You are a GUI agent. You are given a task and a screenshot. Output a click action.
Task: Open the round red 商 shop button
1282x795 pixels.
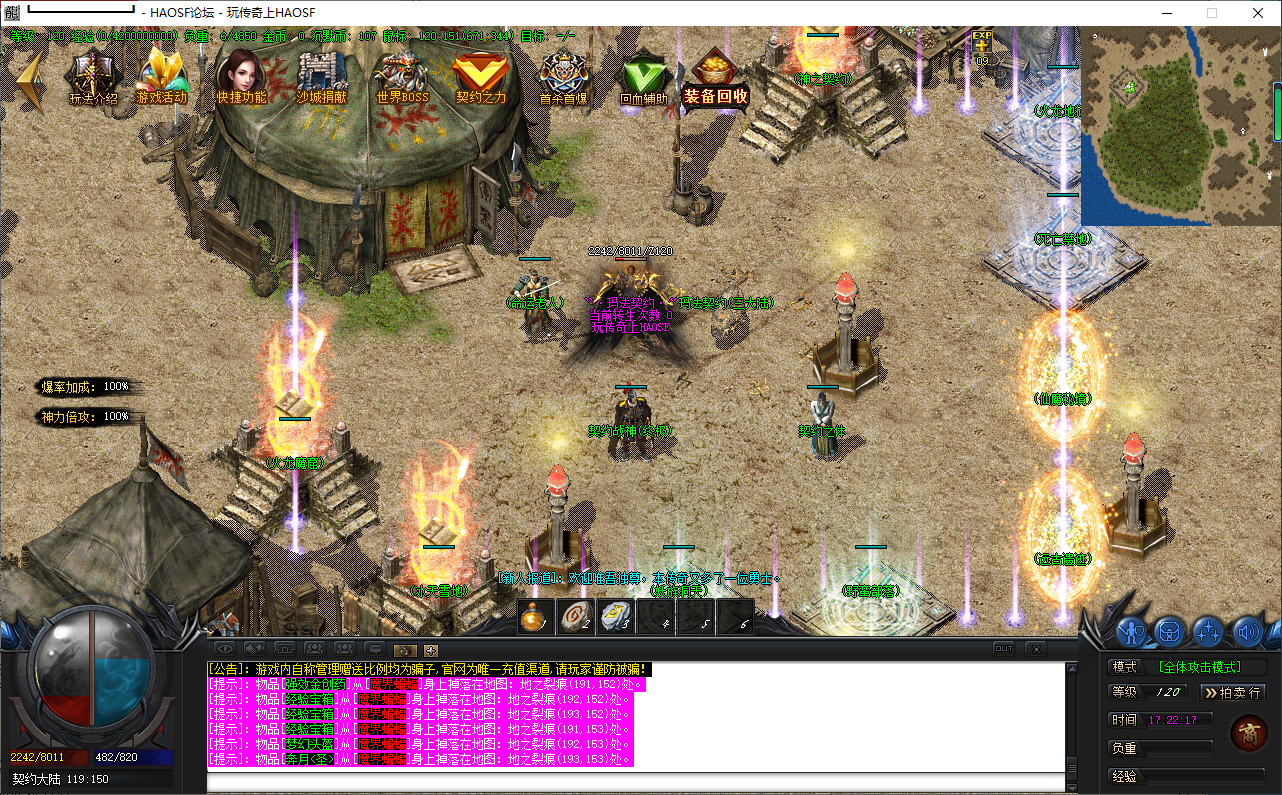click(x=1249, y=733)
